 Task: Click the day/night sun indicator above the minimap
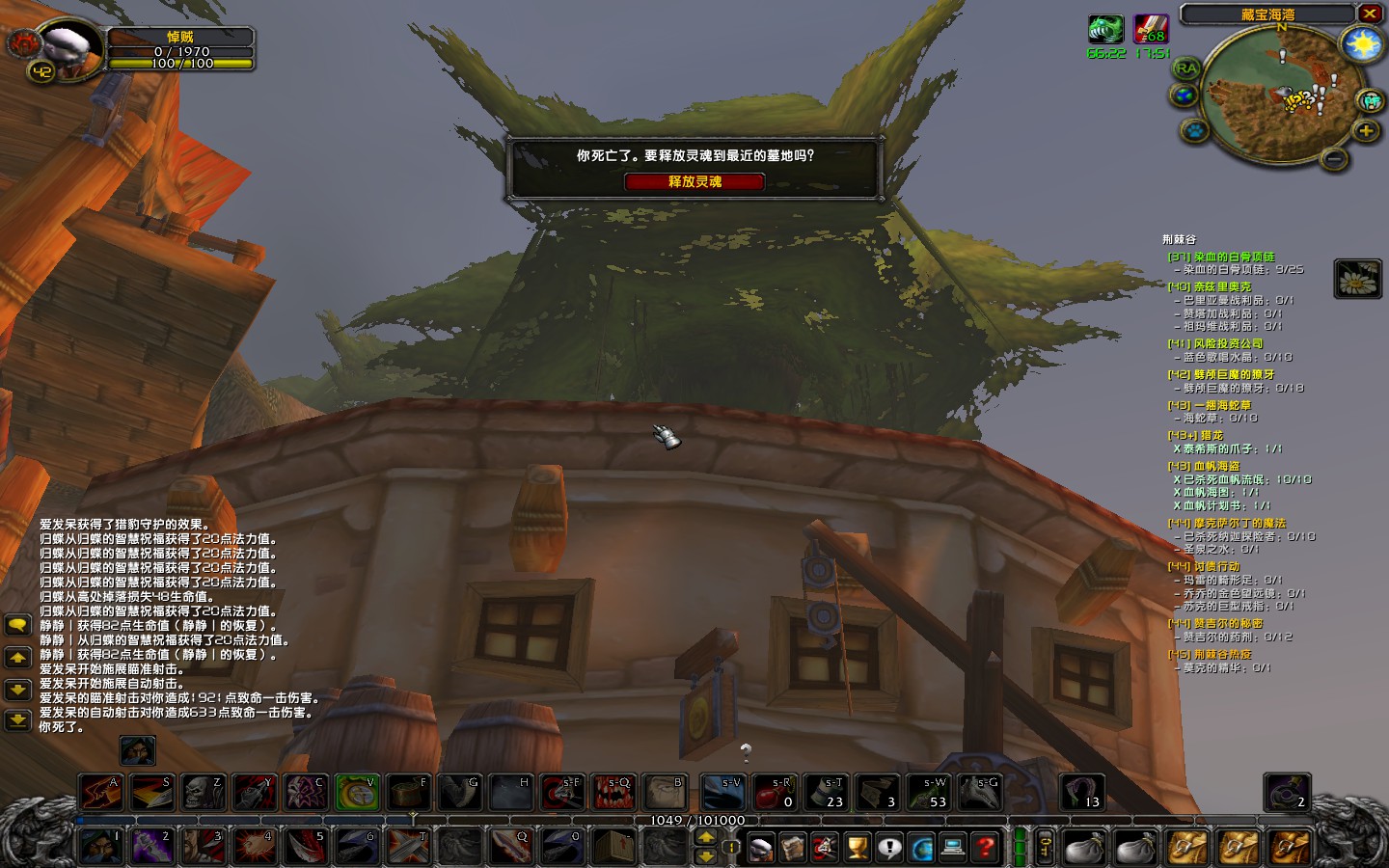click(x=1362, y=44)
